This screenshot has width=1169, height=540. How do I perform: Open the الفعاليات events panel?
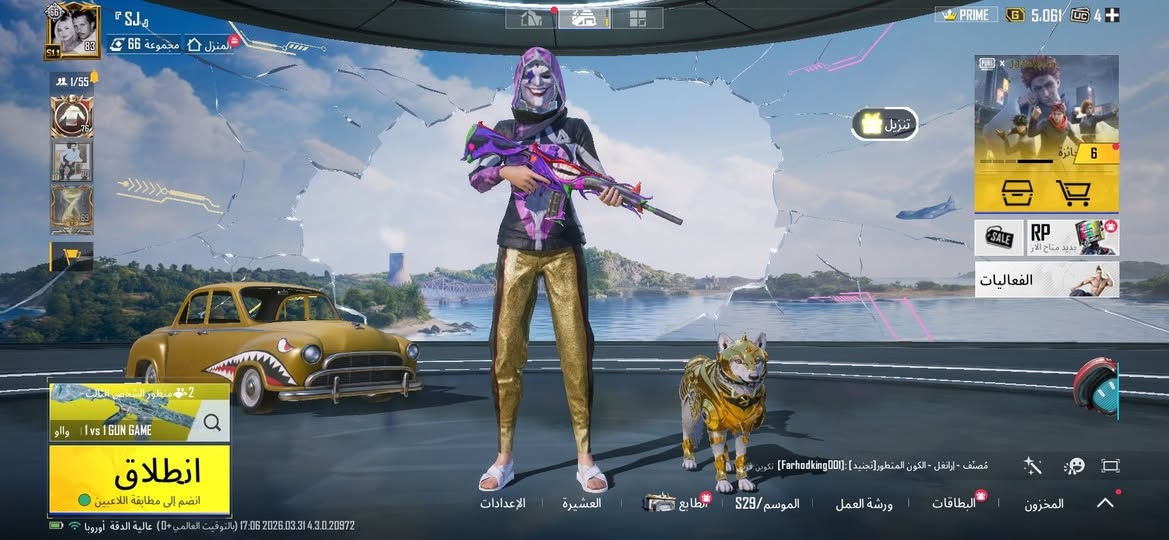[x=1046, y=280]
